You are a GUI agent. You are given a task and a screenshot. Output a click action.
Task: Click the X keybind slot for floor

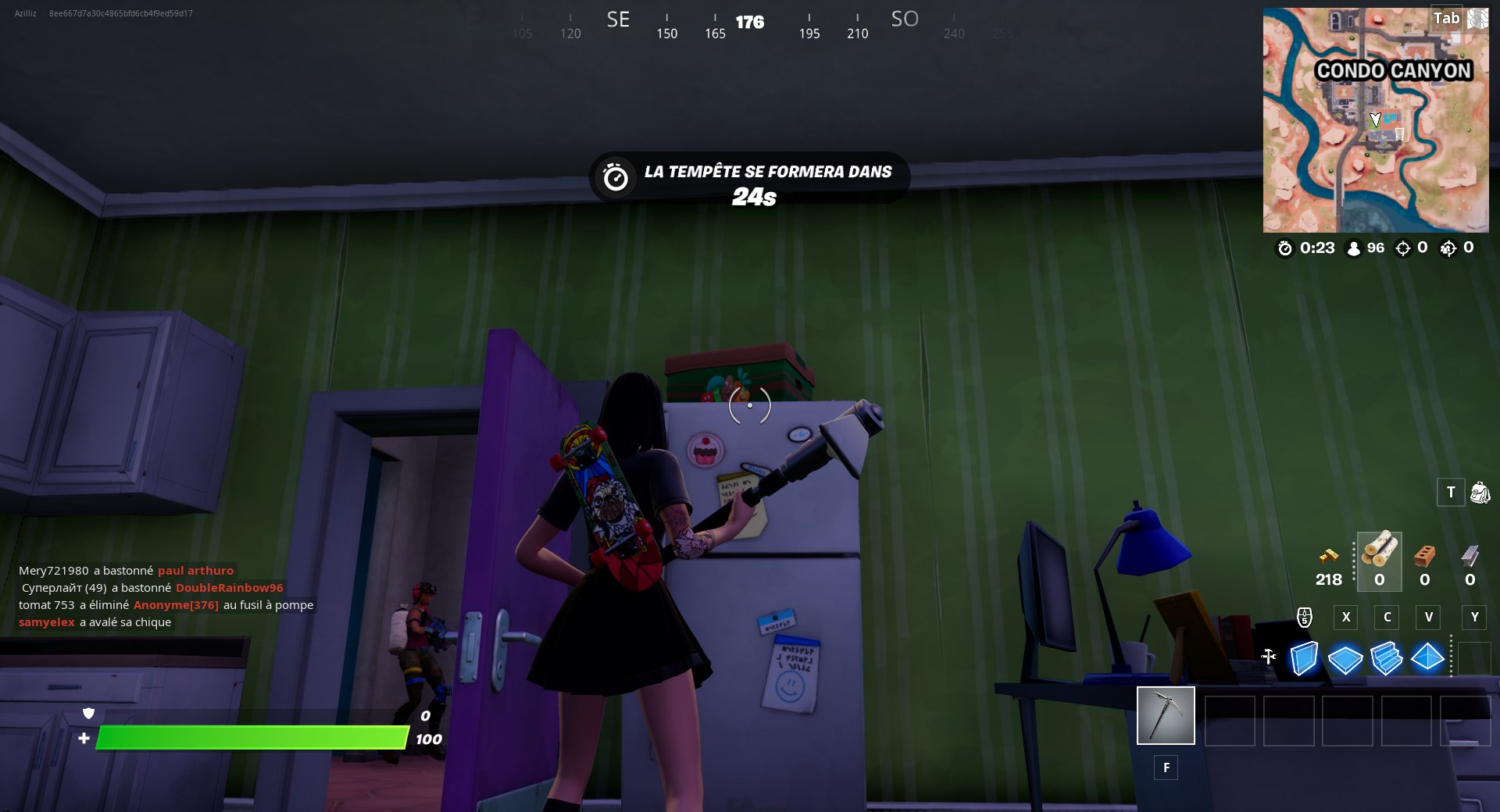1345,618
